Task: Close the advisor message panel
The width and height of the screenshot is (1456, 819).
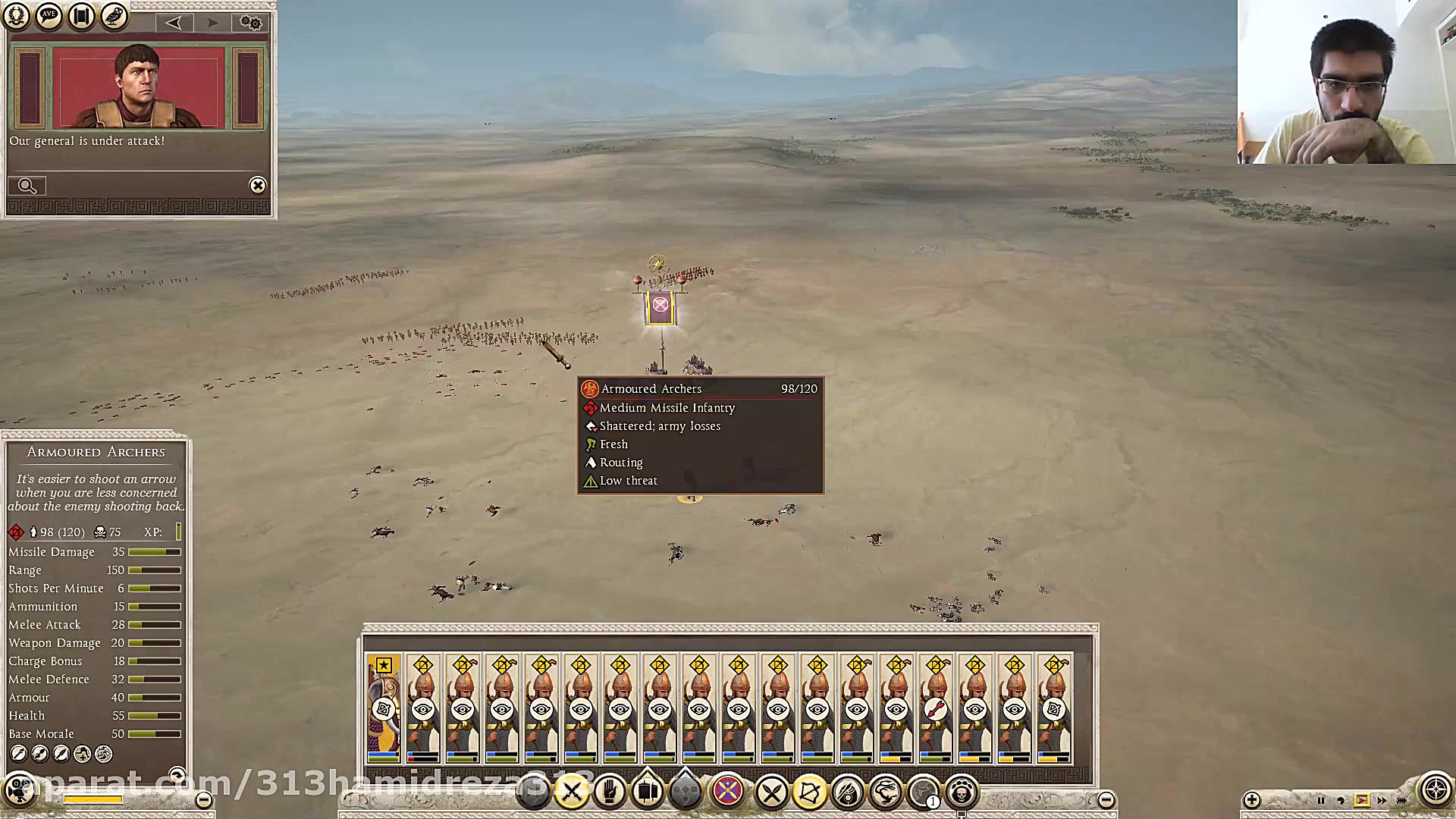Action: point(258,185)
